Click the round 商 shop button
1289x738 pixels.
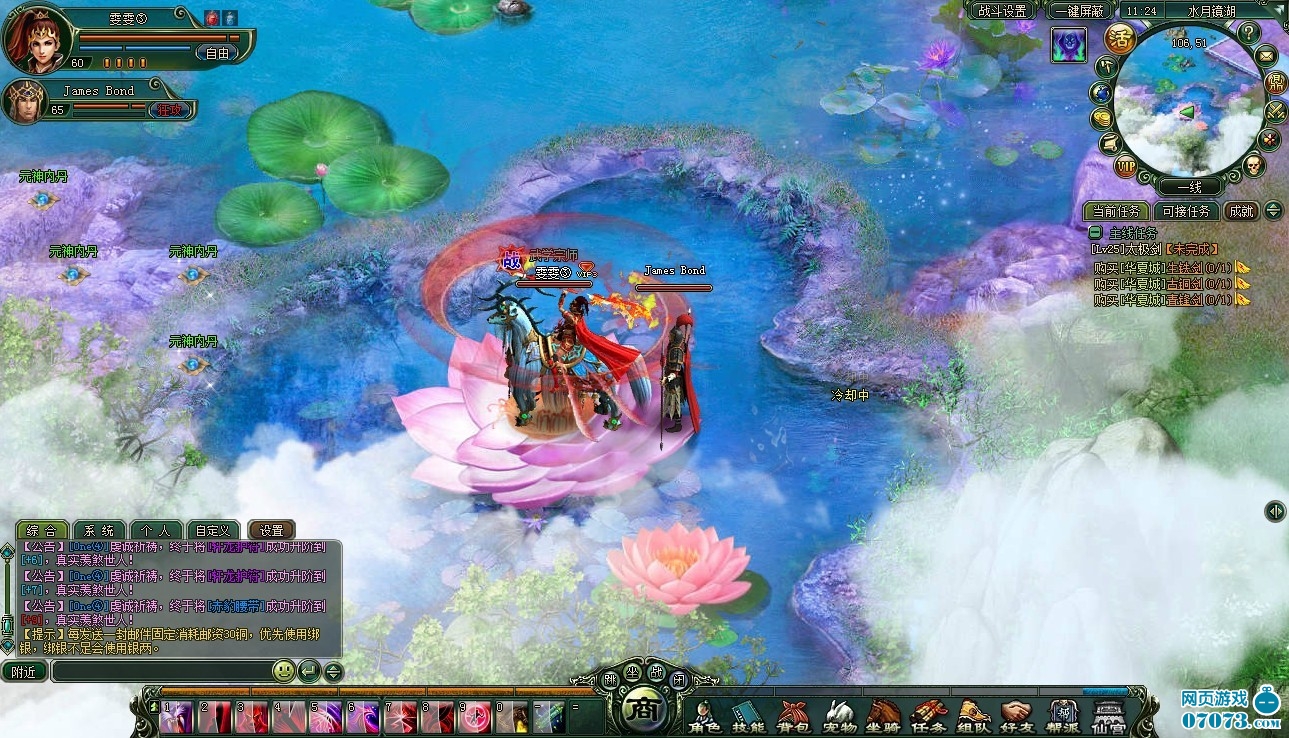point(638,710)
